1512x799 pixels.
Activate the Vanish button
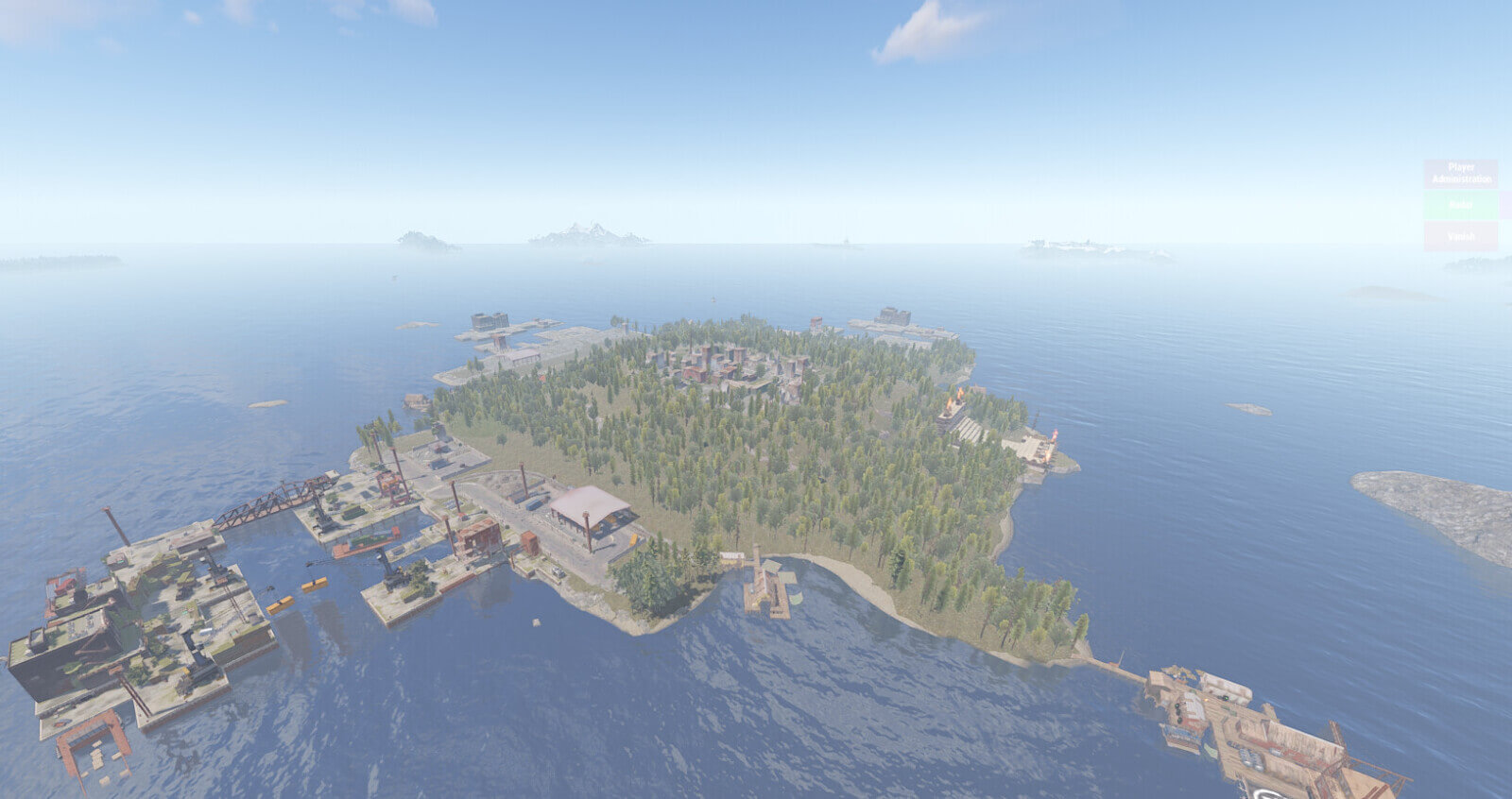click(1461, 236)
